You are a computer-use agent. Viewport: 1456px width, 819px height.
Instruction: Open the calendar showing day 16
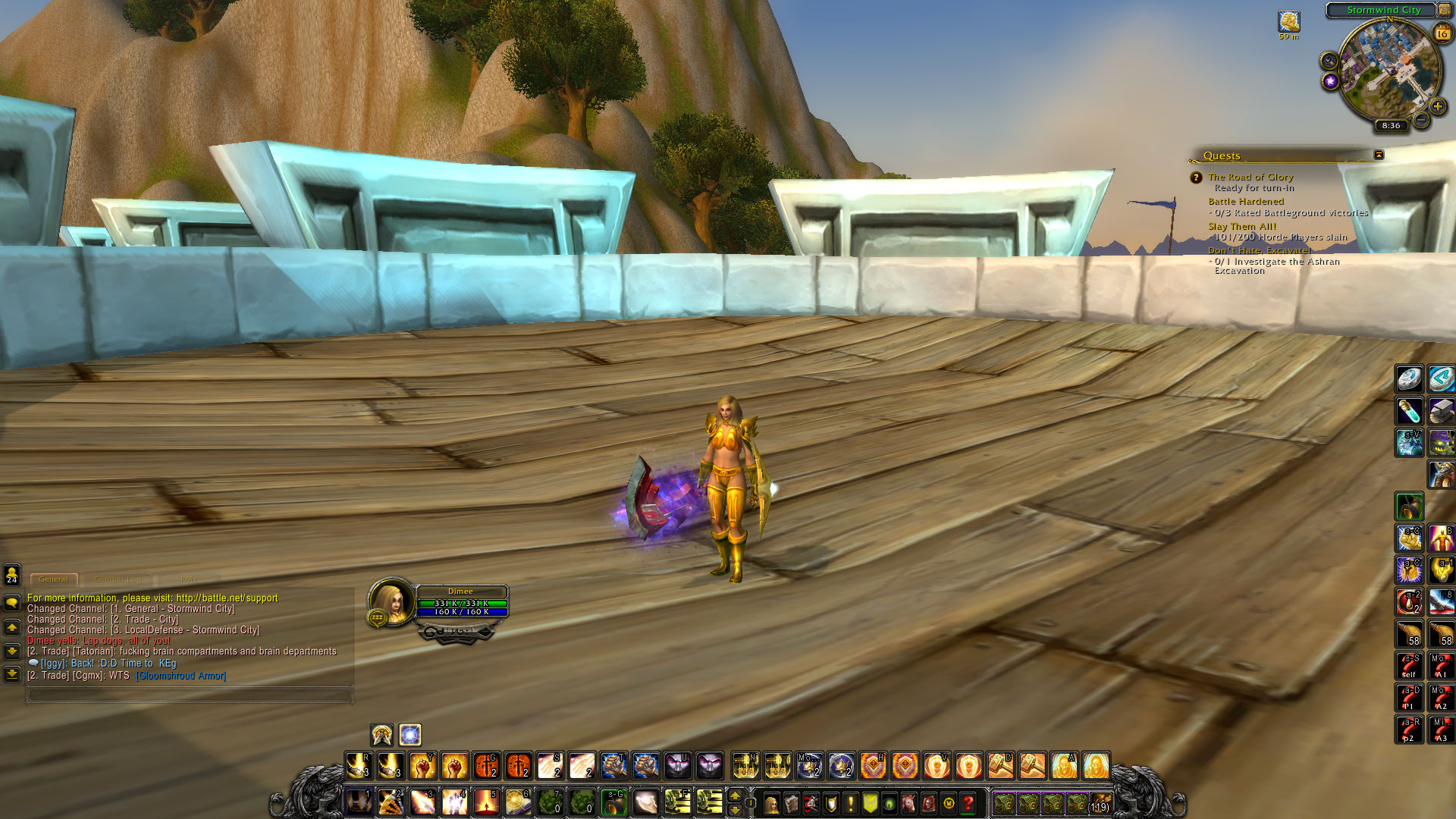click(x=1442, y=33)
